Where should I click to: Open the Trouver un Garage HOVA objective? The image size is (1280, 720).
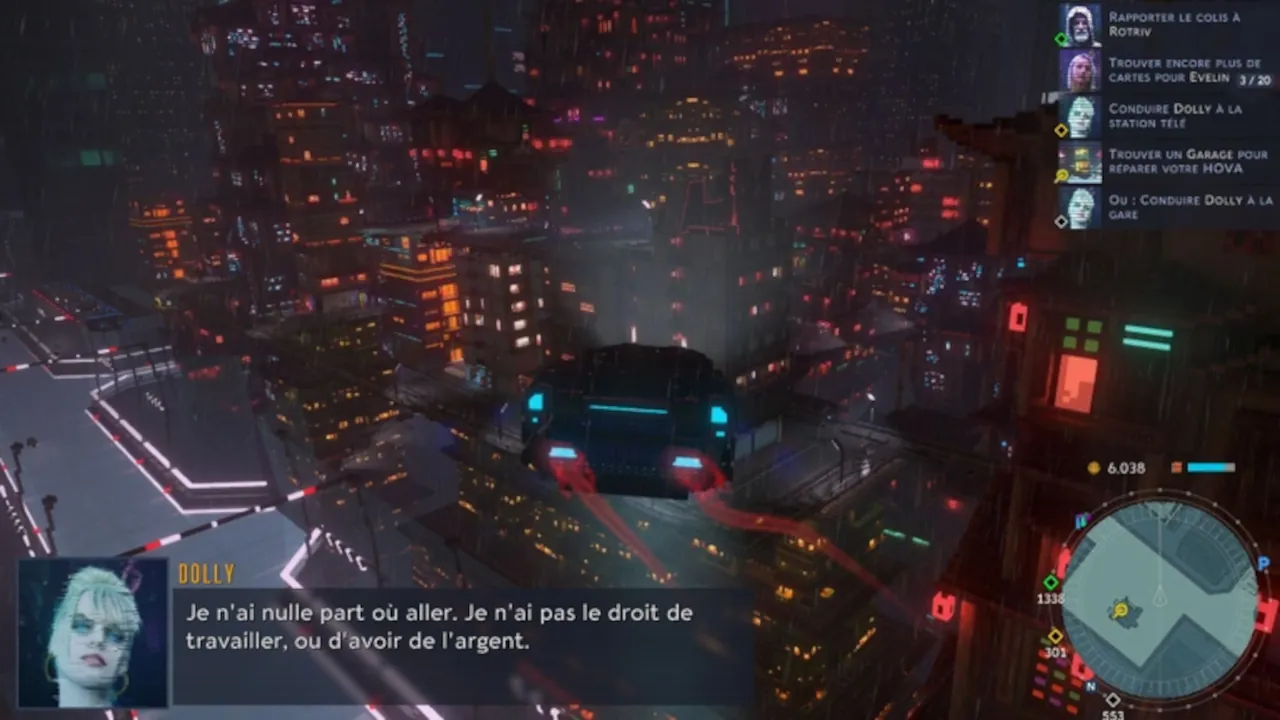pyautogui.click(x=1166, y=162)
